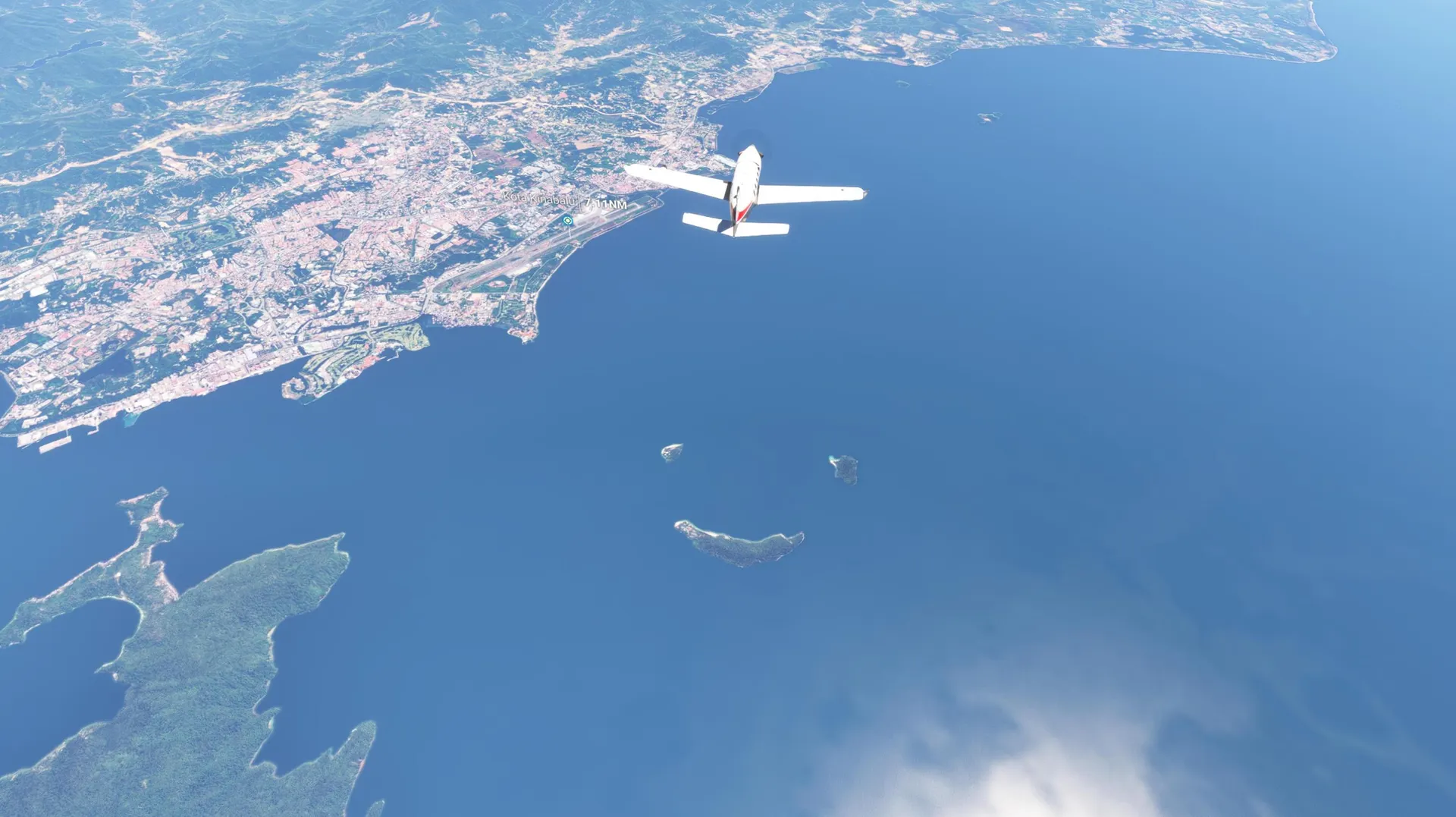Select the Kota Kinabalu airport marker icon
This screenshot has height=817, width=1456.
[567, 221]
